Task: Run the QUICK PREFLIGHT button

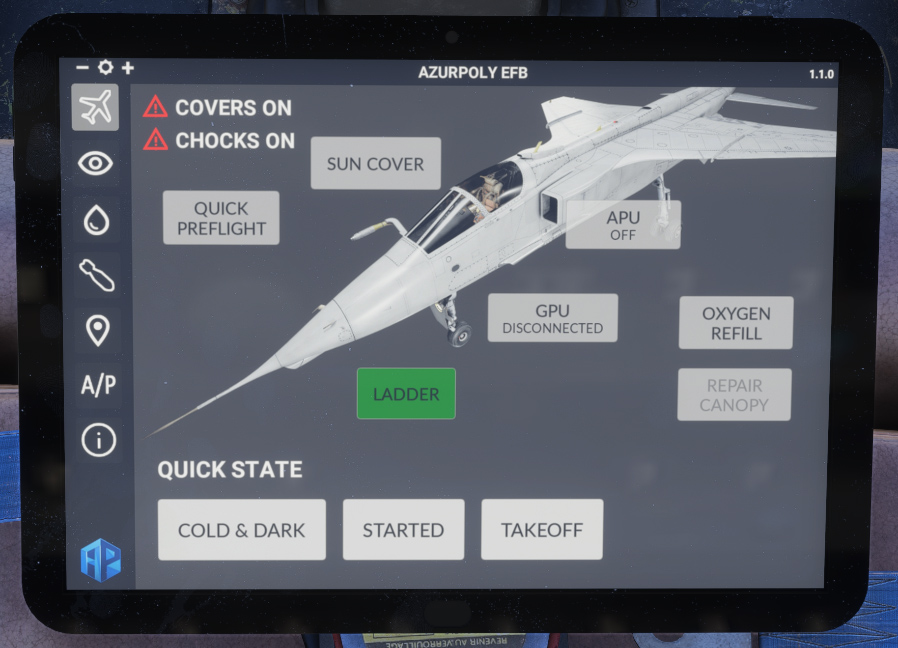Action: click(x=221, y=218)
